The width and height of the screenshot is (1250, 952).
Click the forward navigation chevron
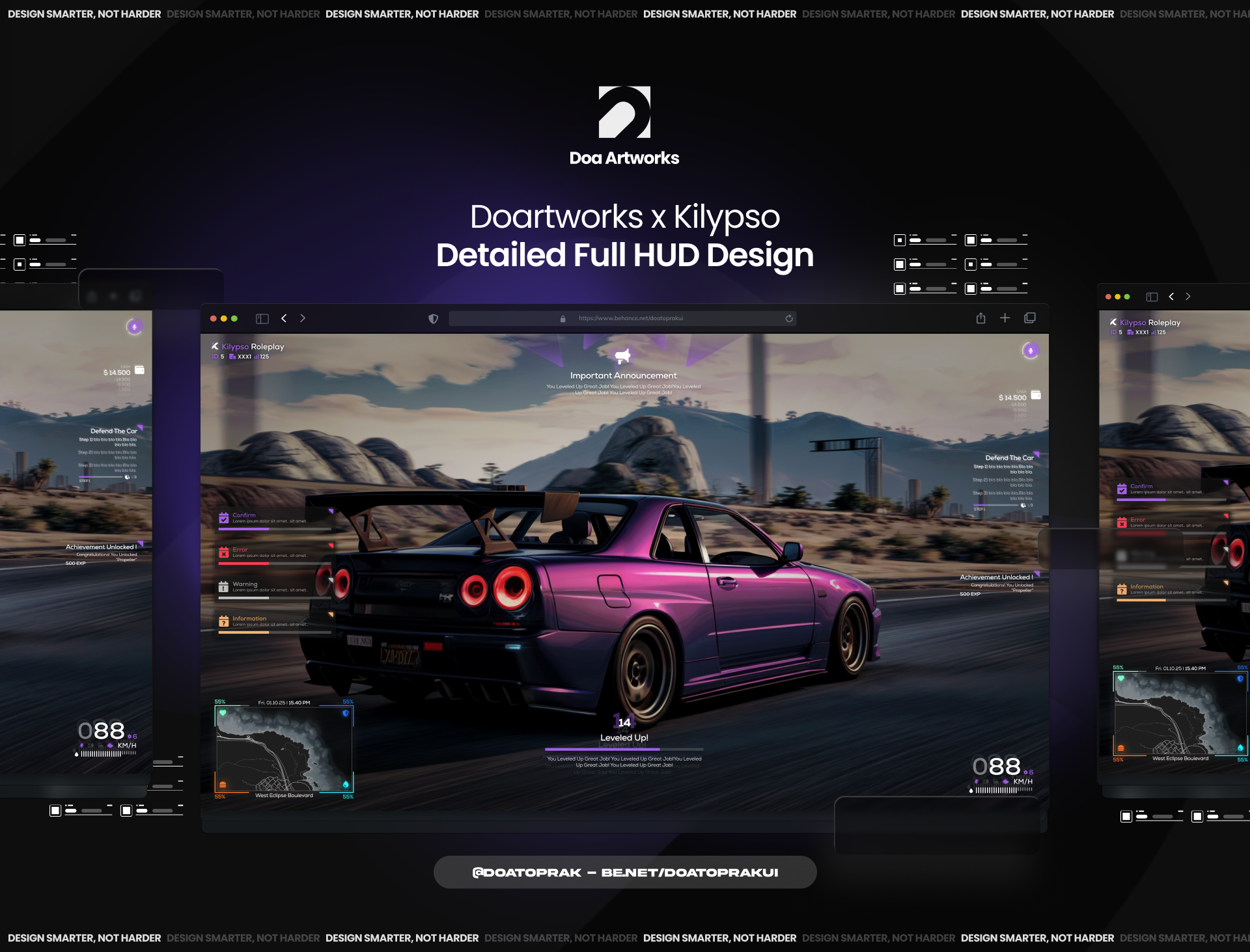[x=303, y=318]
